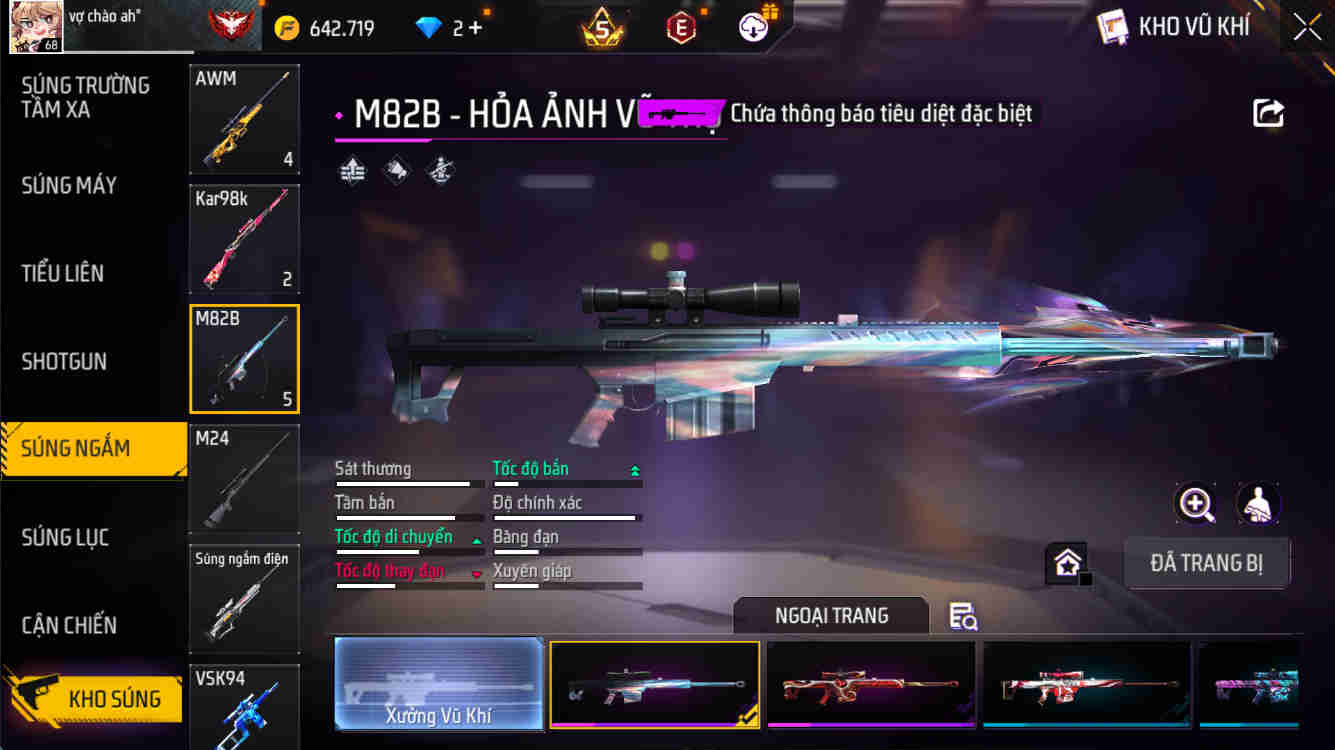This screenshot has width=1335, height=750.
Task: Switch to the SHOTGUN weapon category
Action: 64,361
